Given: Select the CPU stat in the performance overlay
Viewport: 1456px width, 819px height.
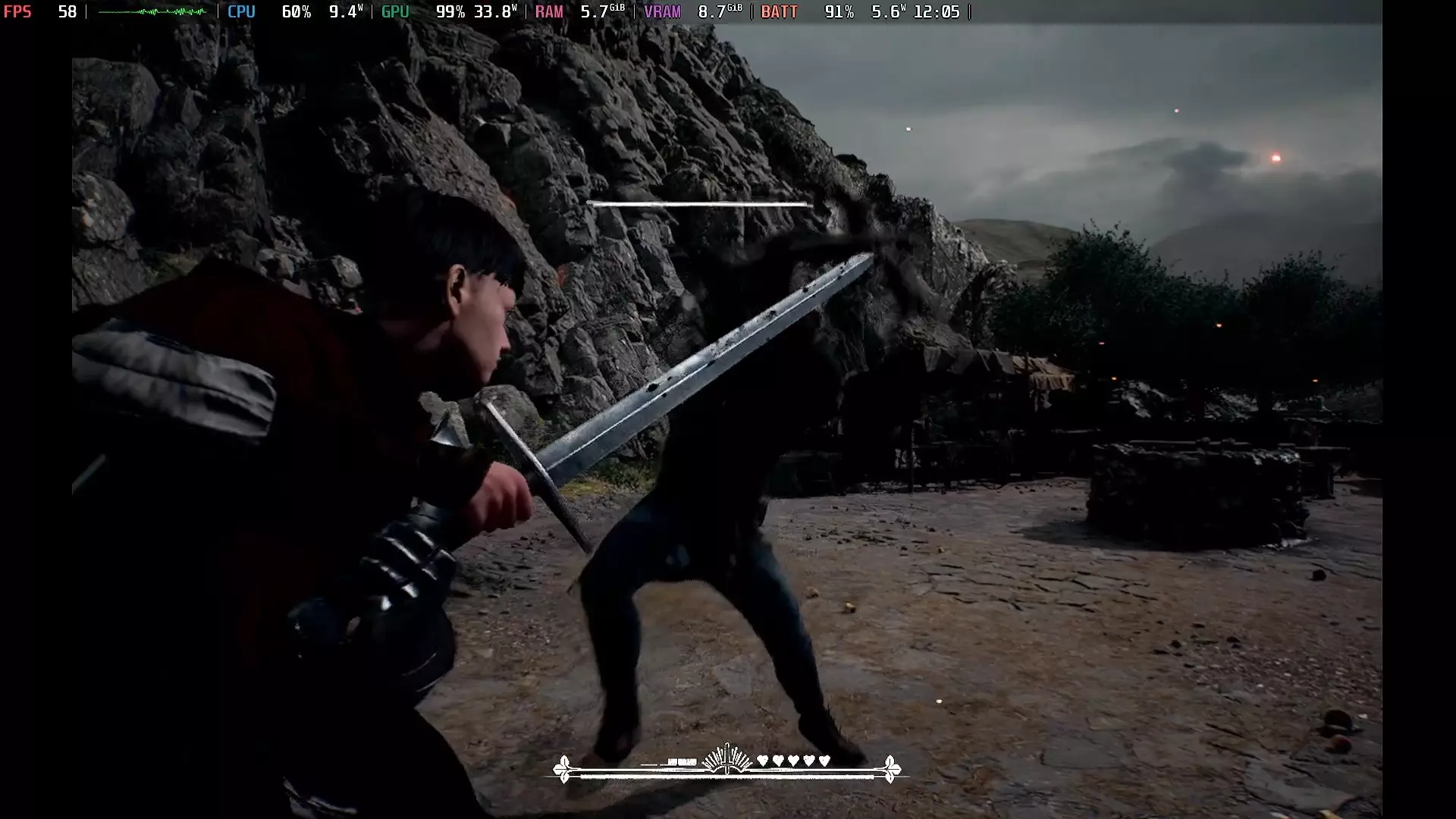Looking at the screenshot, I should click(x=241, y=12).
